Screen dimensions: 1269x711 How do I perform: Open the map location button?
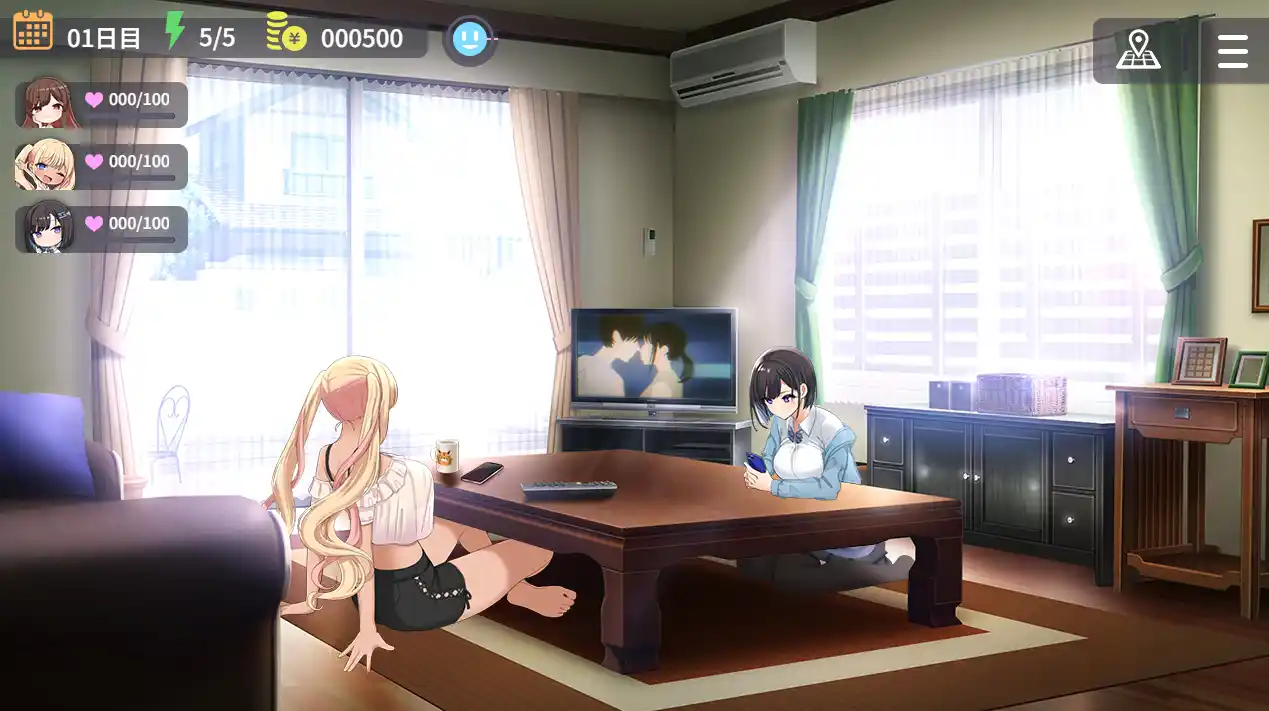(x=1138, y=49)
